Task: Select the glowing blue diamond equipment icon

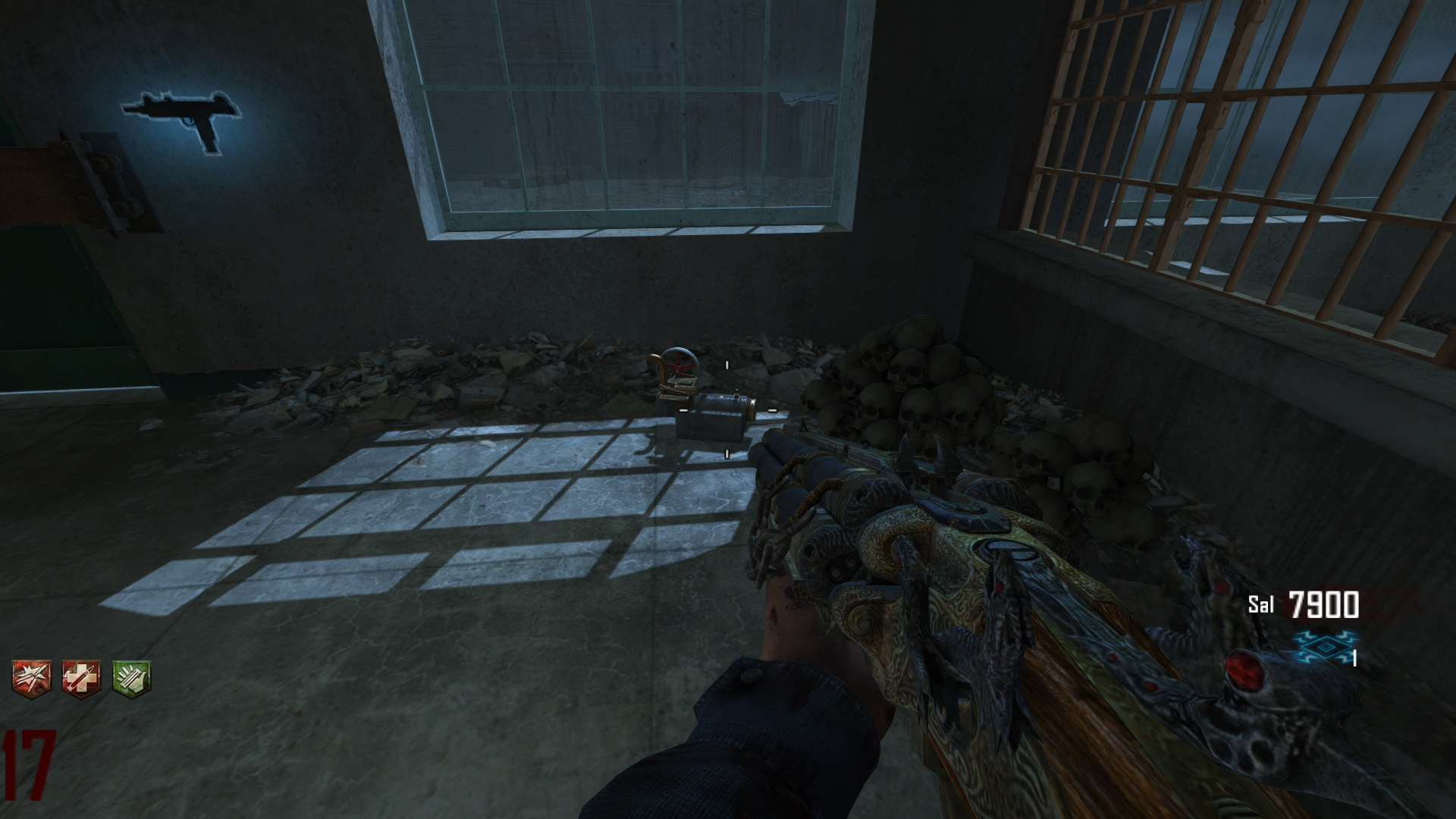Action: click(x=1323, y=647)
